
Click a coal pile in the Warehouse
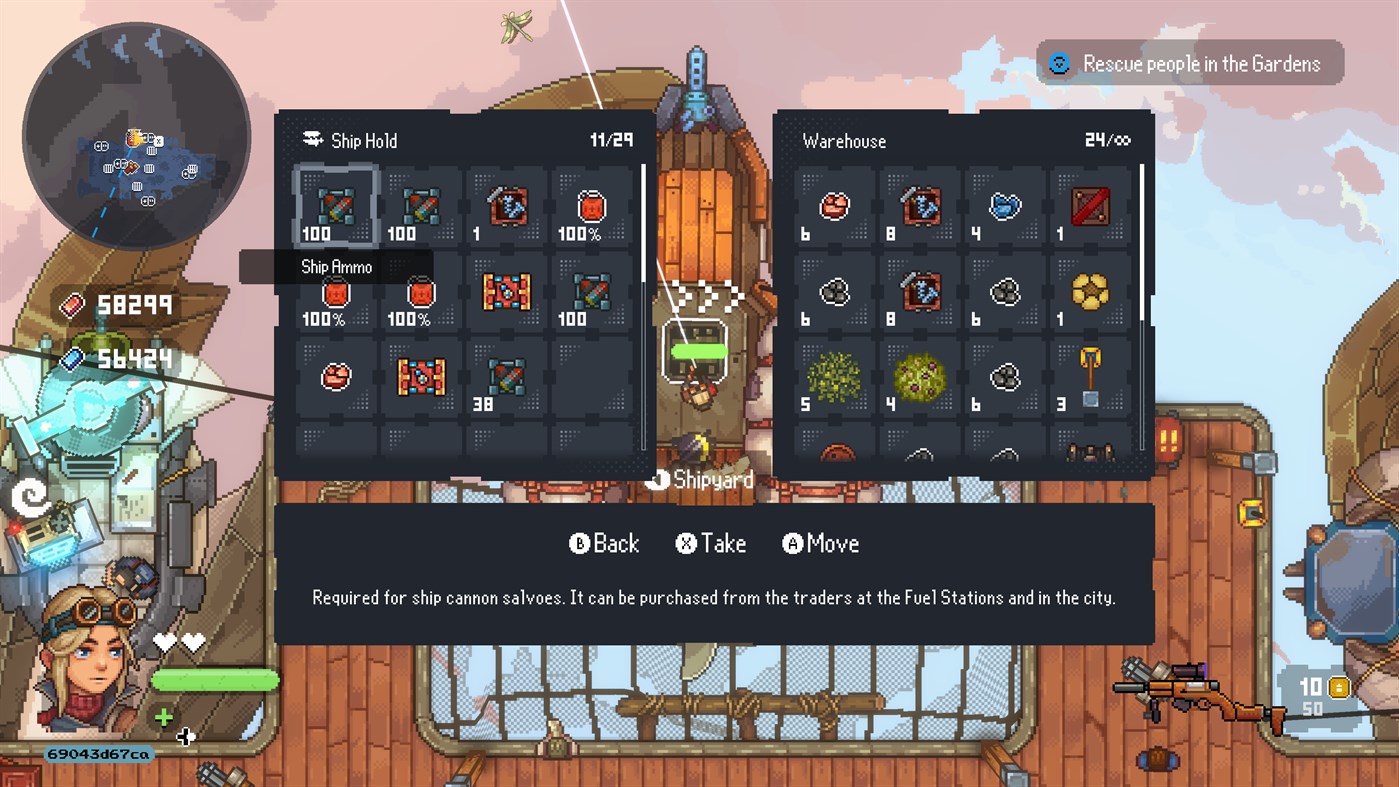833,290
